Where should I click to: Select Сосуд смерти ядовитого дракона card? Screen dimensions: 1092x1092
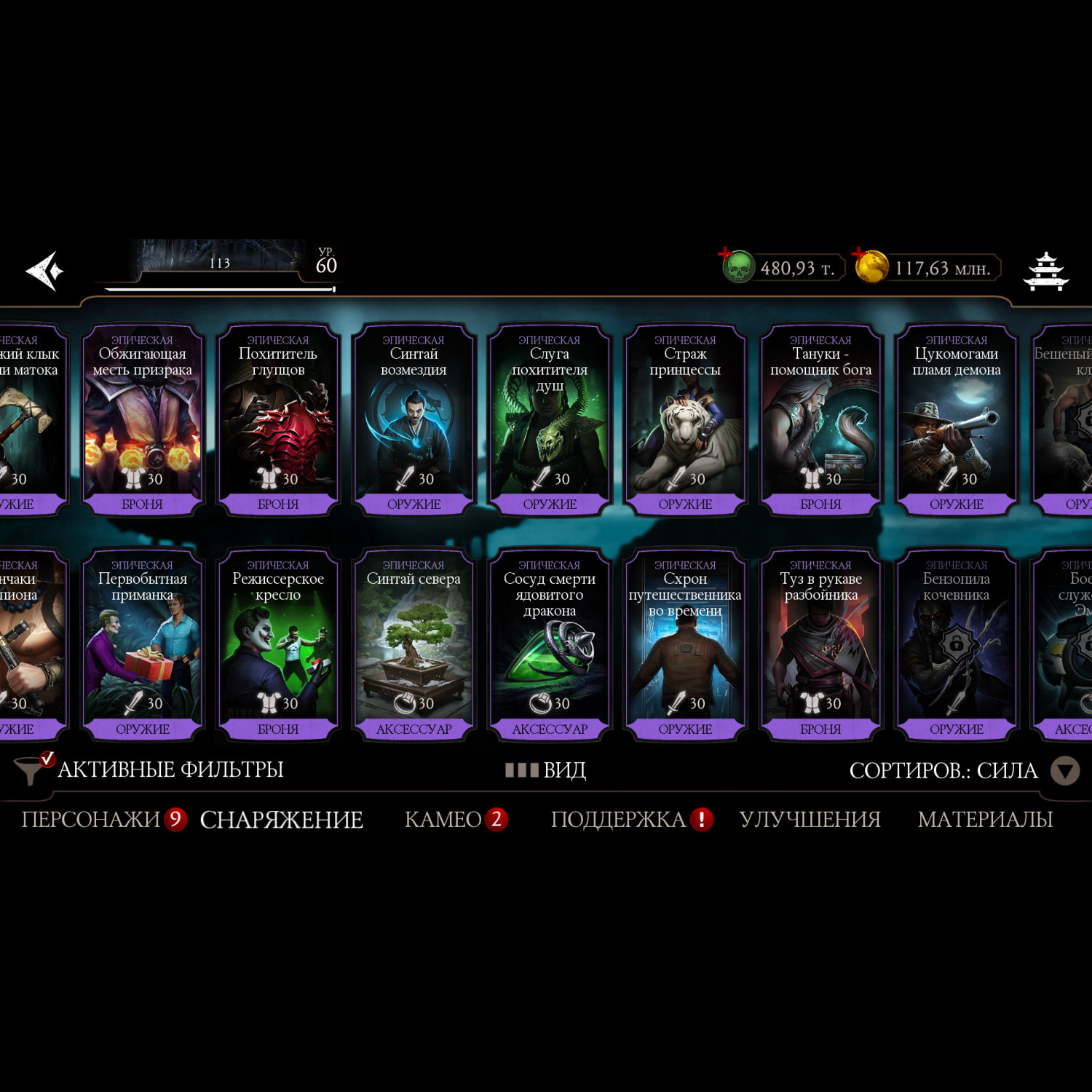[x=550, y=646]
